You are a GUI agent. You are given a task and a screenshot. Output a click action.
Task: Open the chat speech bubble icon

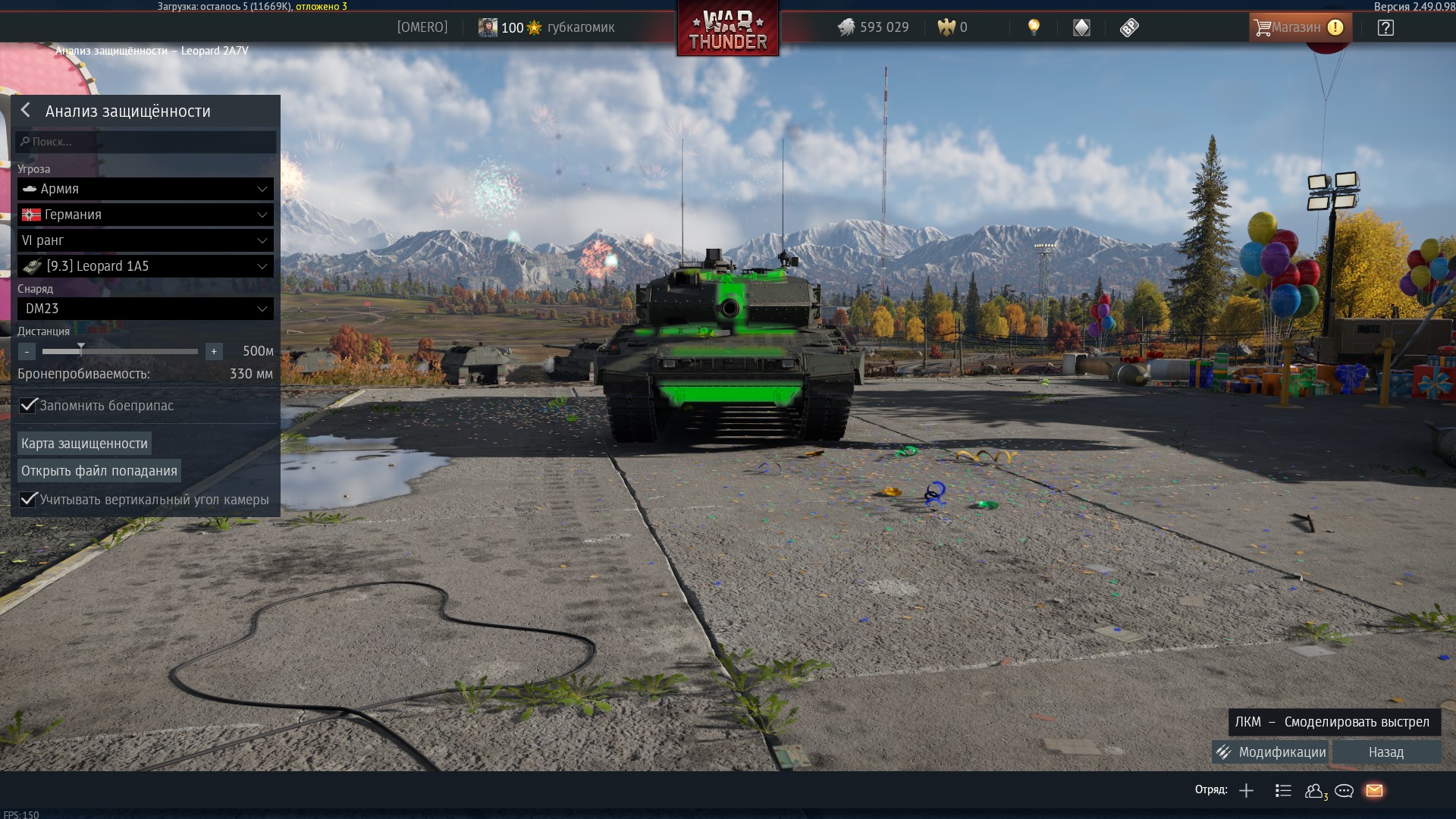click(x=1344, y=791)
